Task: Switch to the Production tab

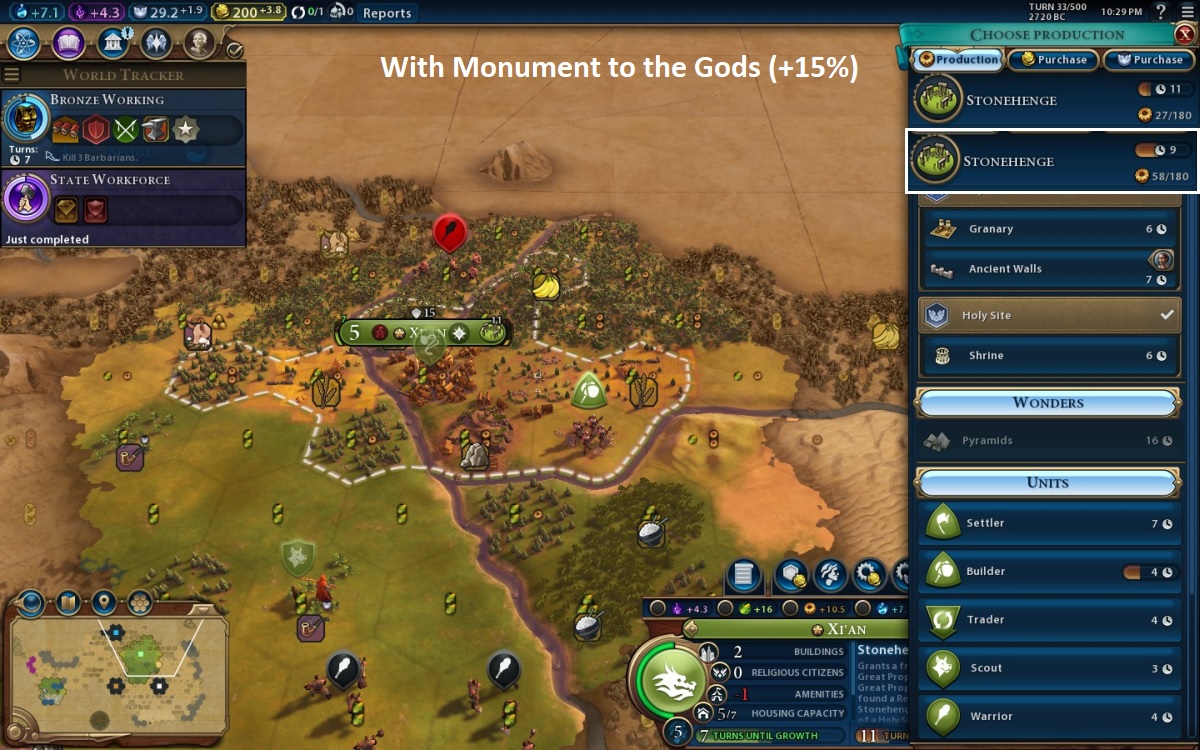Action: (958, 60)
